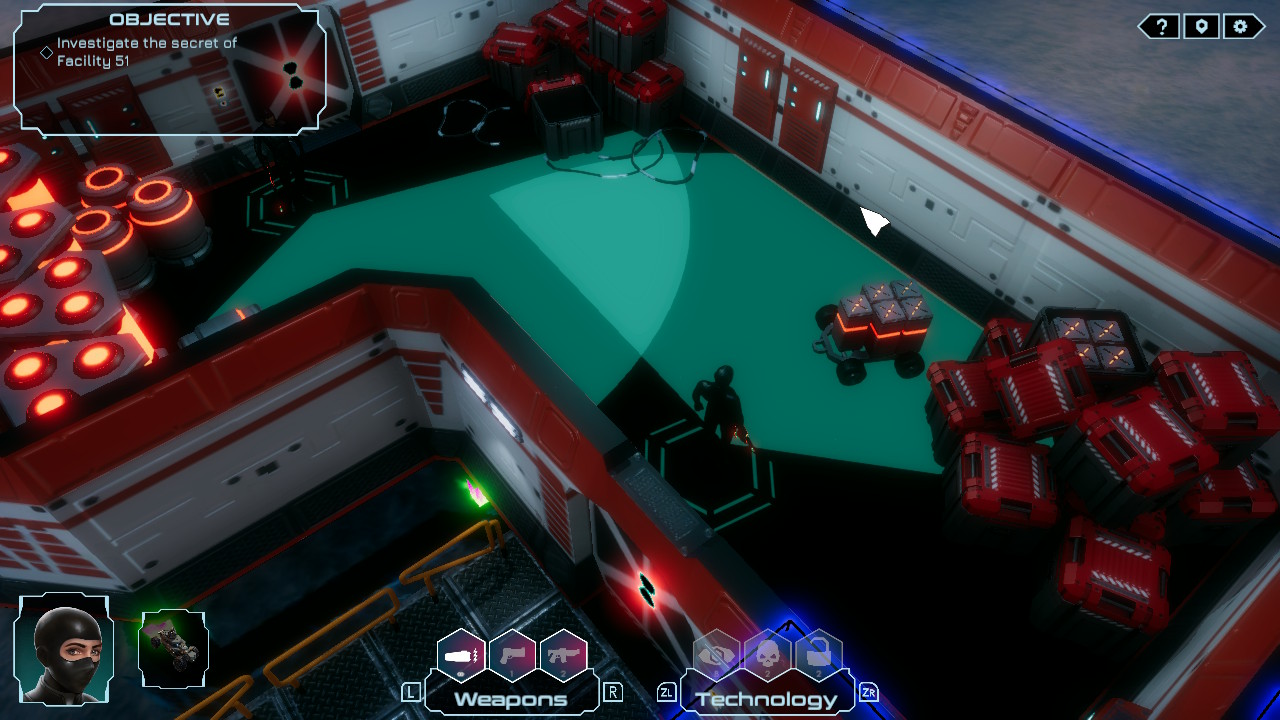Viewport: 1280px width, 720px height.
Task: Choose the assault rifle weapon slot
Action: pyautogui.click(x=563, y=655)
